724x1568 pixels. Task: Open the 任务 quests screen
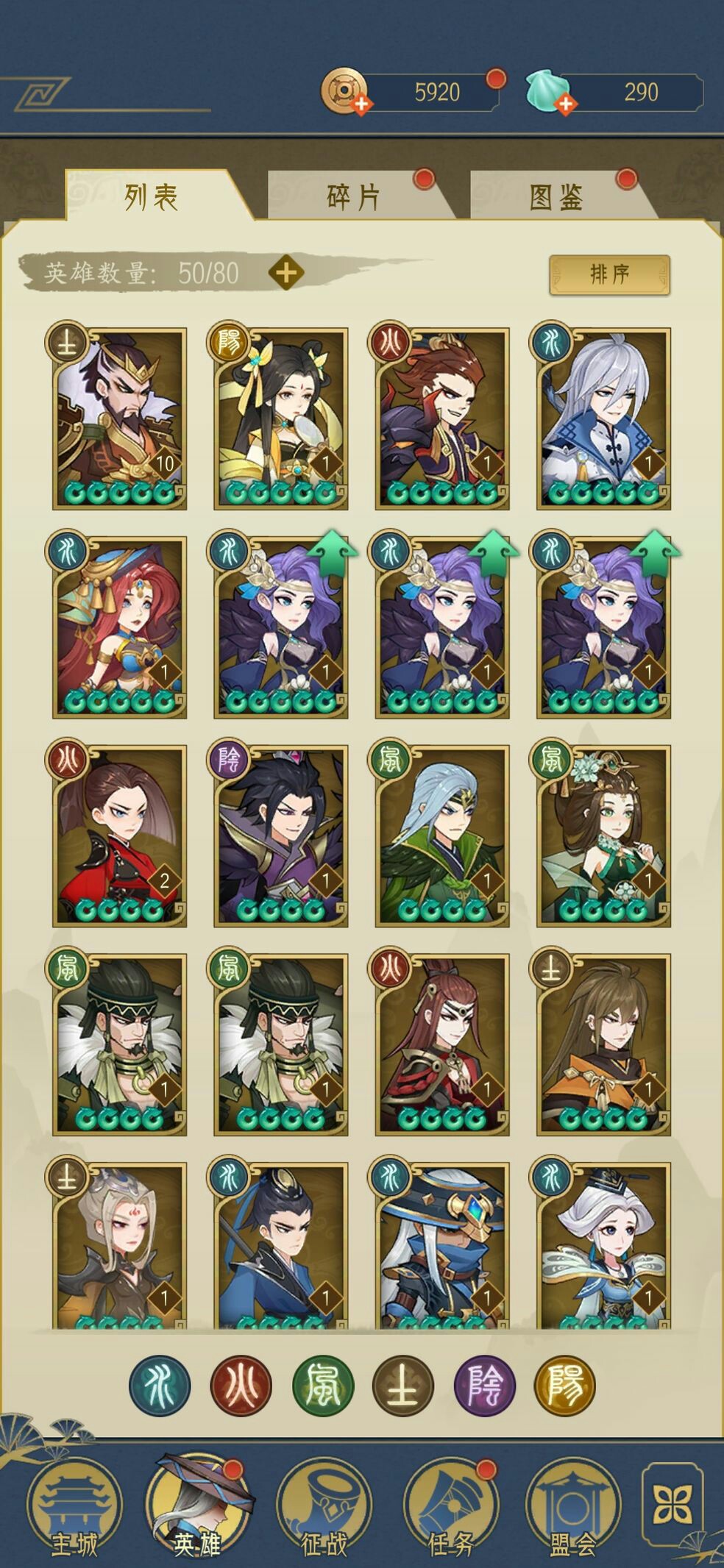(x=450, y=1508)
